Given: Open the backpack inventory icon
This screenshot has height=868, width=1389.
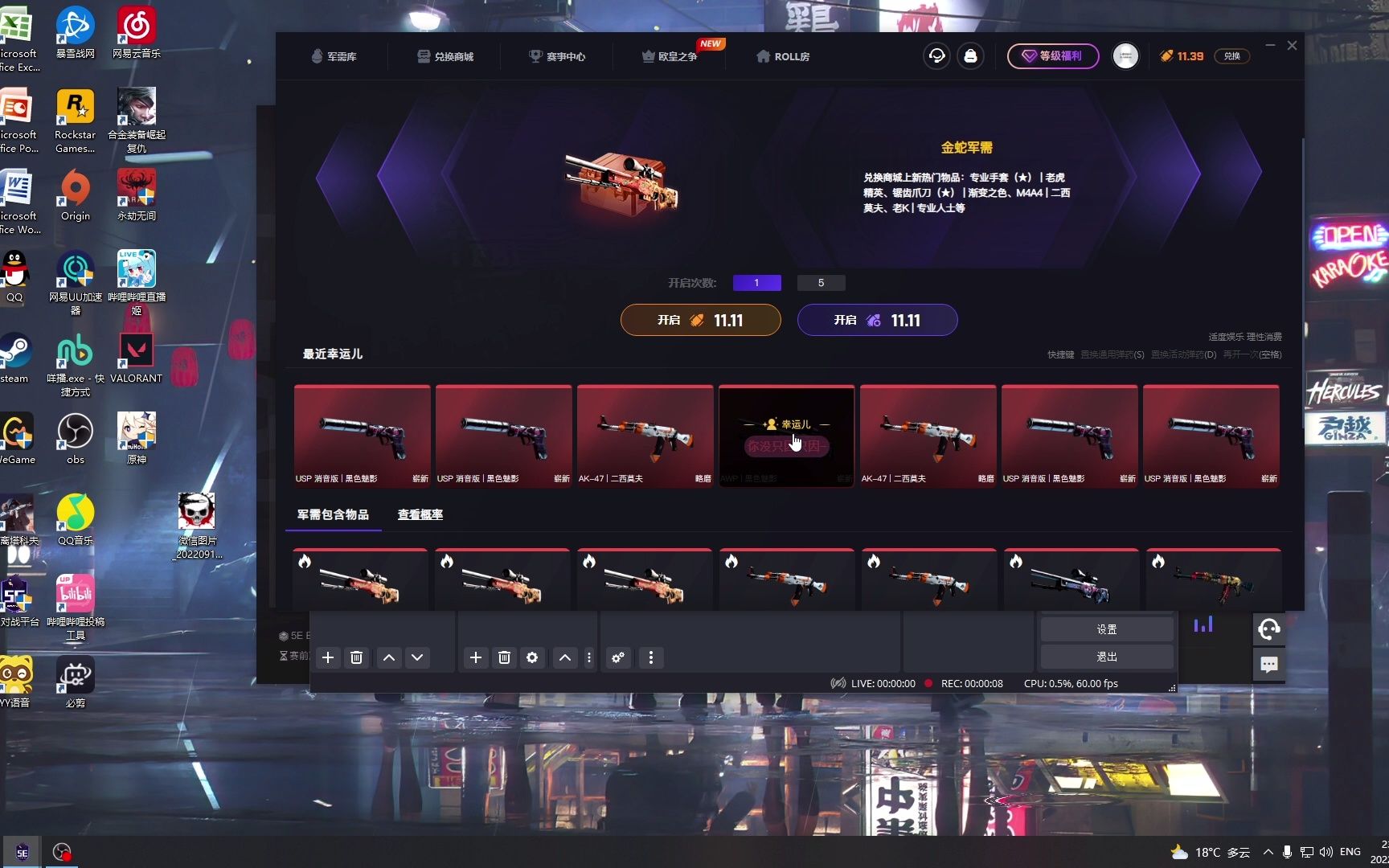Looking at the screenshot, I should click(x=972, y=56).
